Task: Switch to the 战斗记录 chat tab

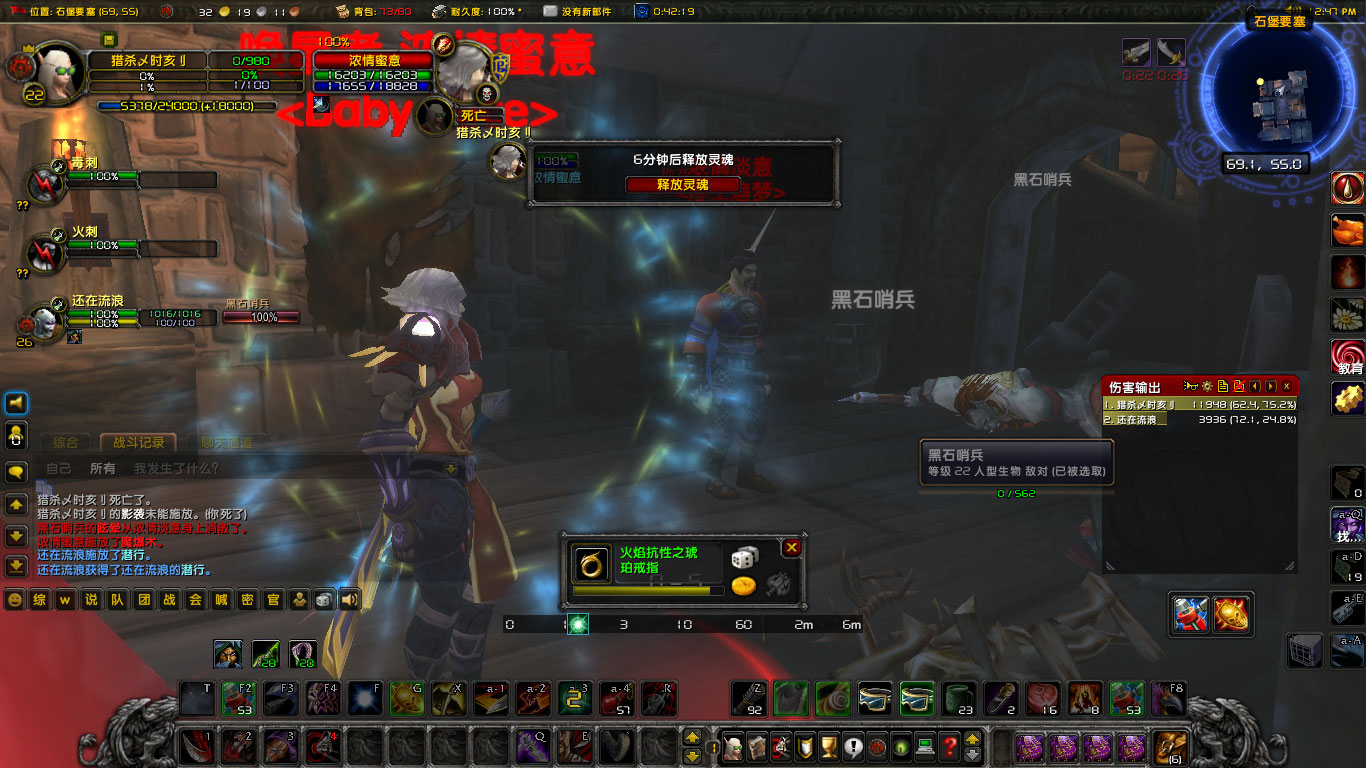Action: 139,443
